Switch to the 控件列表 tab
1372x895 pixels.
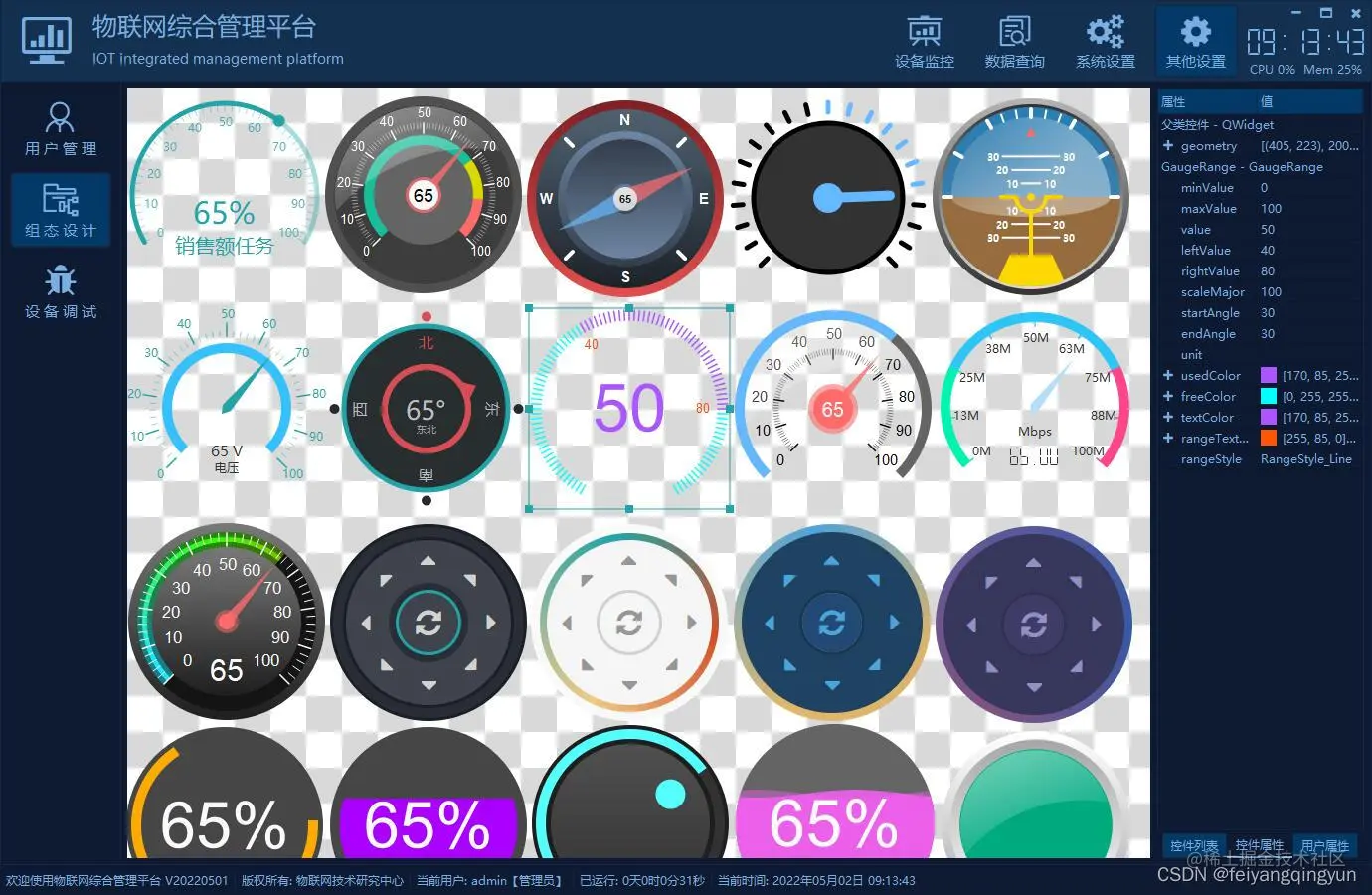click(x=1194, y=845)
